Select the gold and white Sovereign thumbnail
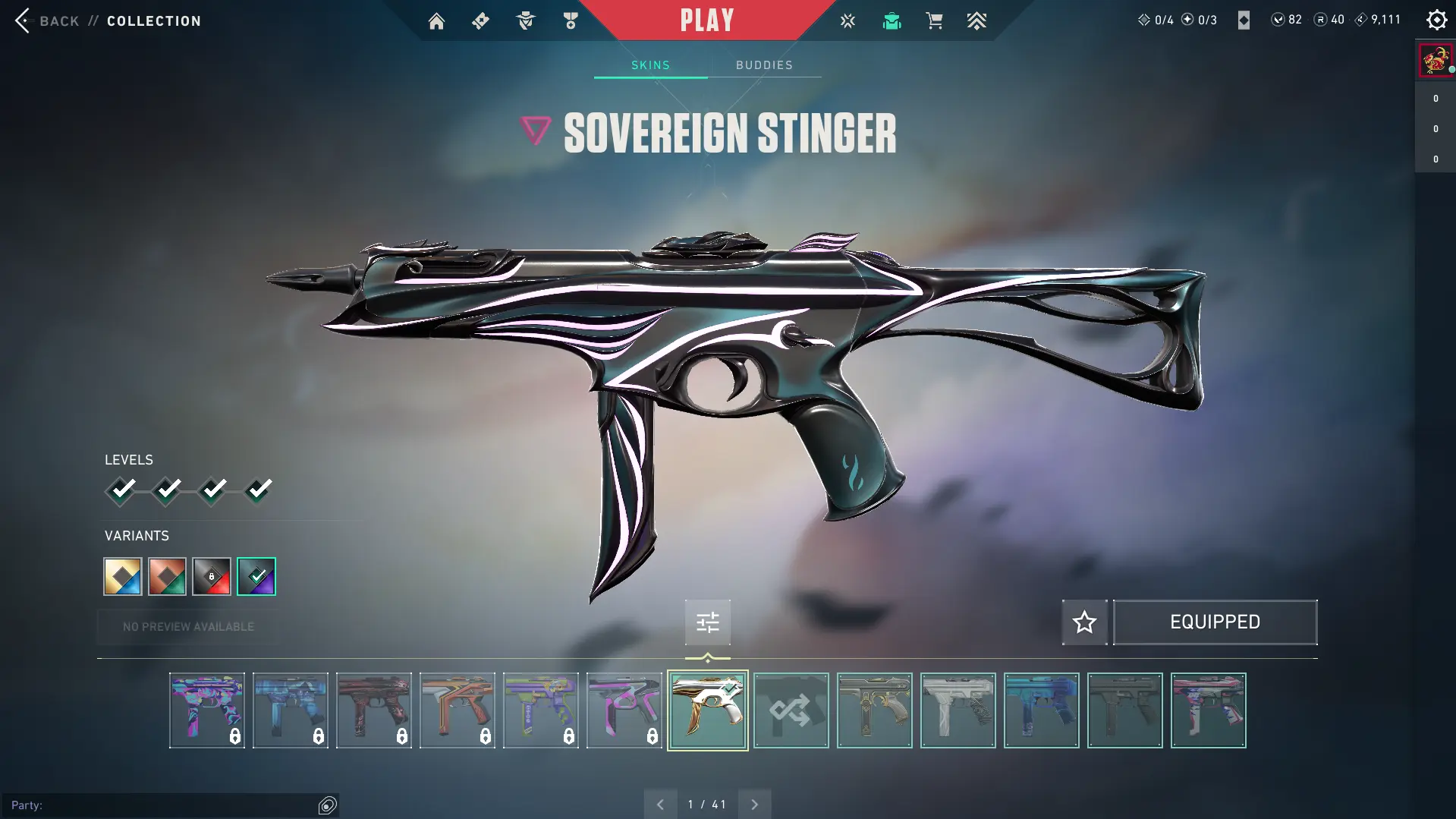This screenshot has width=1456, height=819. [707, 710]
